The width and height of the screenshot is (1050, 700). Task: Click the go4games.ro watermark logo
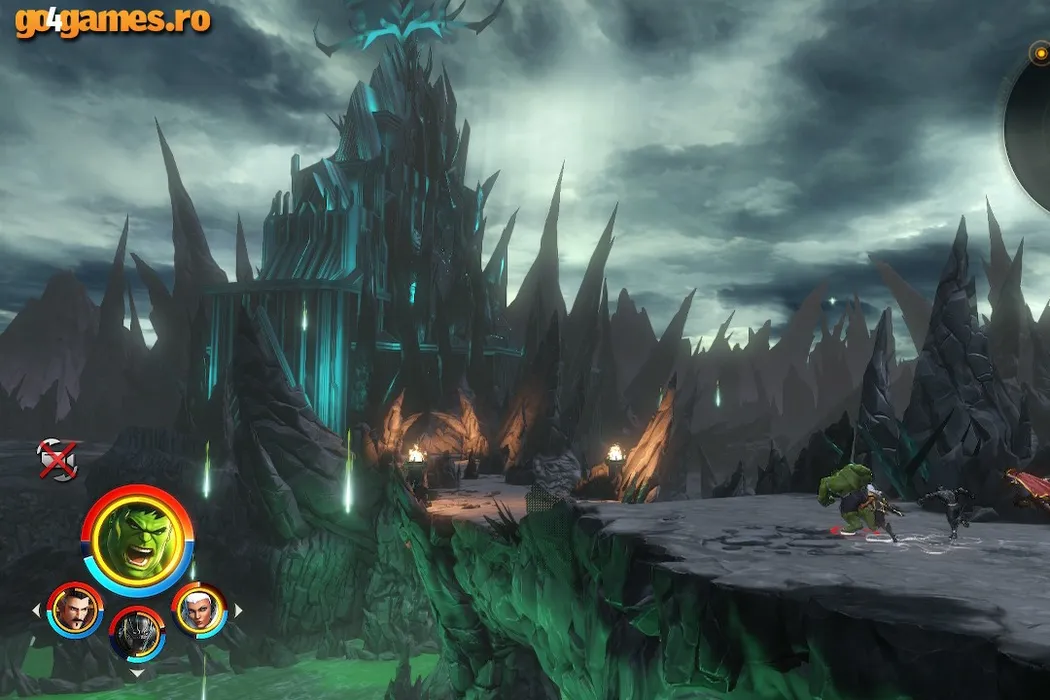(112, 20)
